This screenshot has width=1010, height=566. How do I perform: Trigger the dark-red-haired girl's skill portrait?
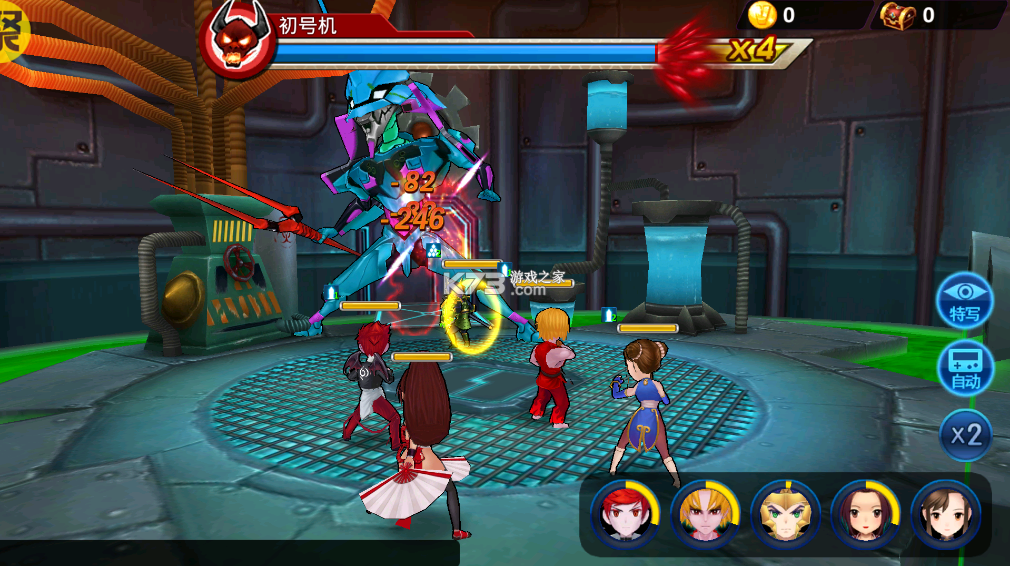pyautogui.click(x=865, y=514)
